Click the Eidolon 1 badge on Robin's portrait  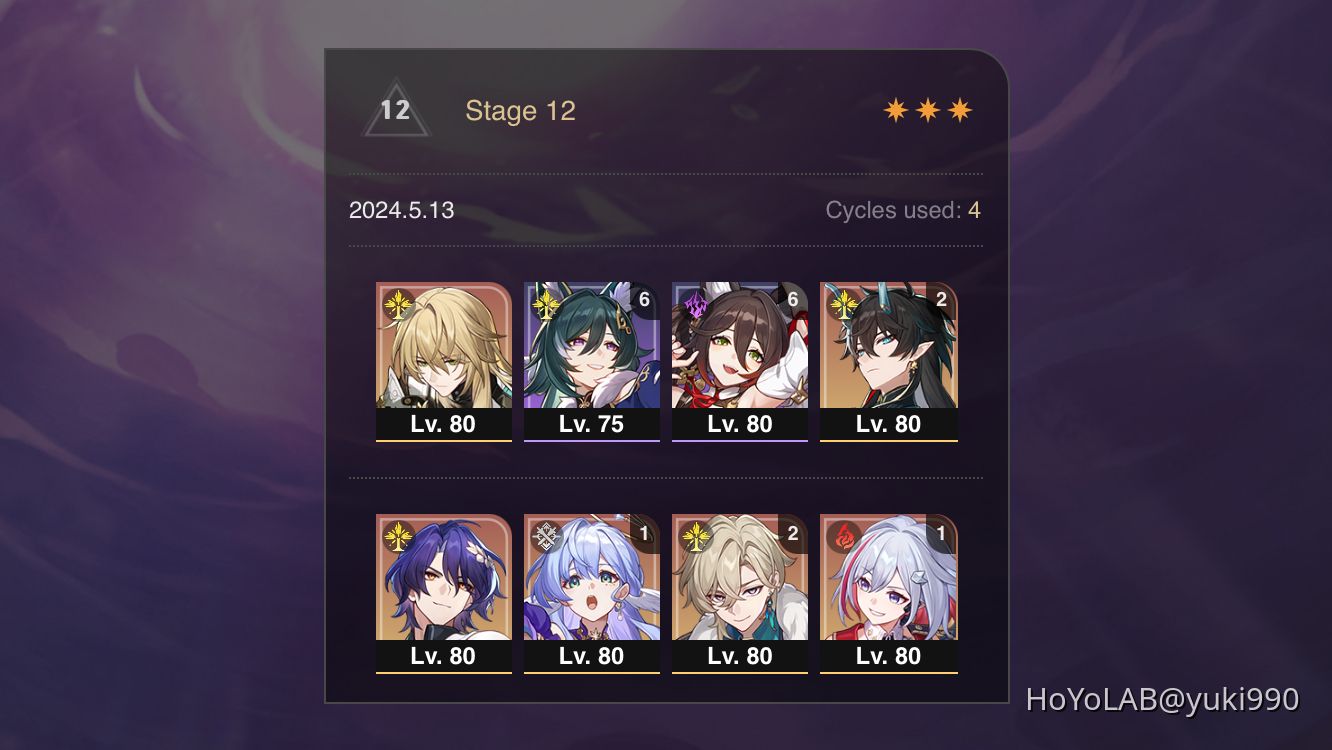click(x=643, y=531)
